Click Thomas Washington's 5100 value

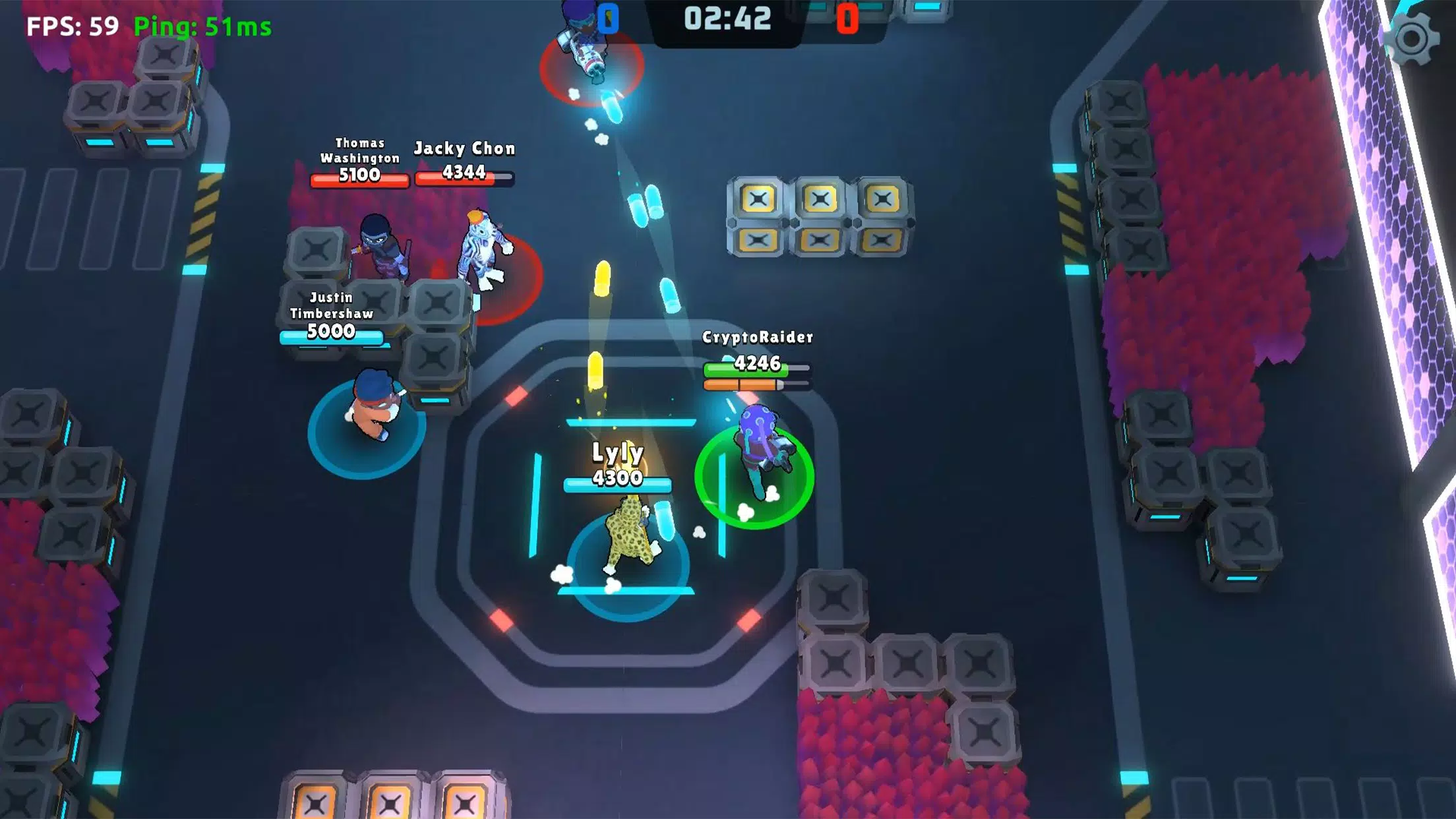click(x=359, y=177)
